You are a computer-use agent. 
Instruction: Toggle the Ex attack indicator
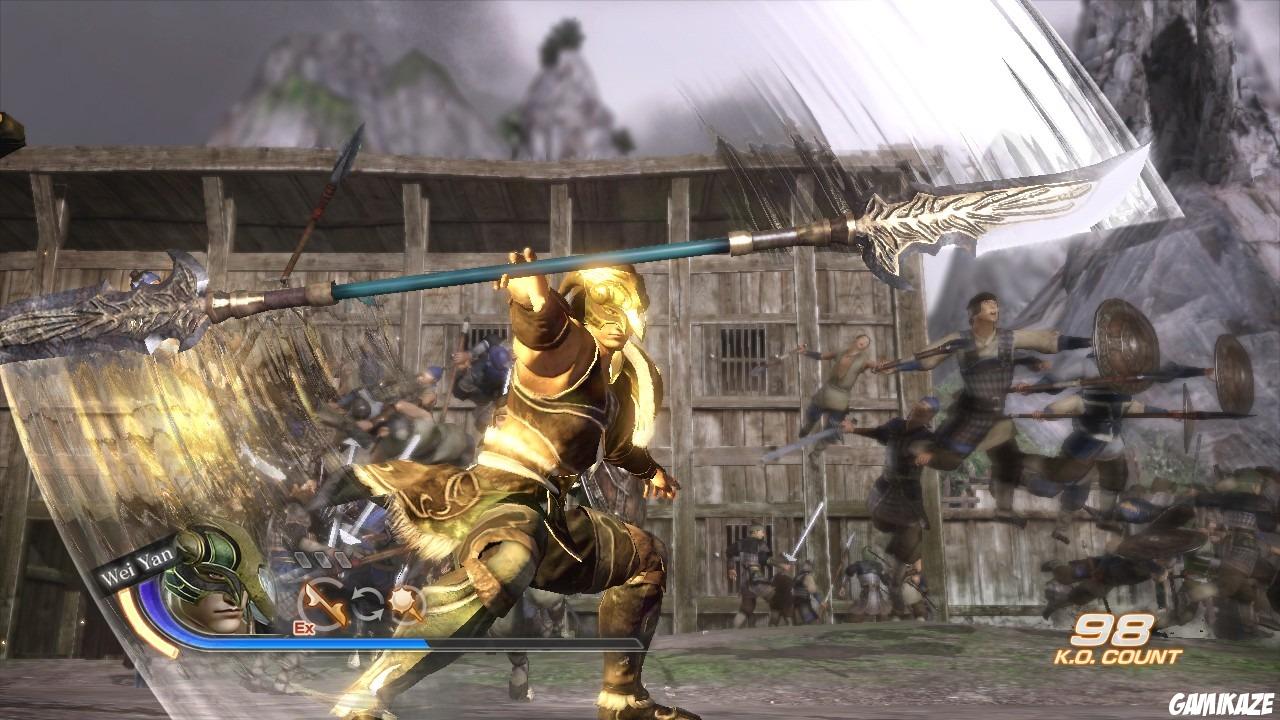(302, 627)
